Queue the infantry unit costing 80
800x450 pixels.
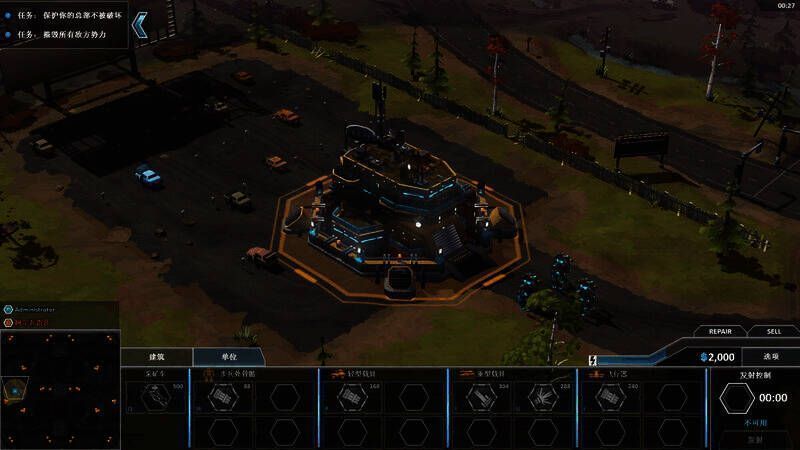(221, 397)
